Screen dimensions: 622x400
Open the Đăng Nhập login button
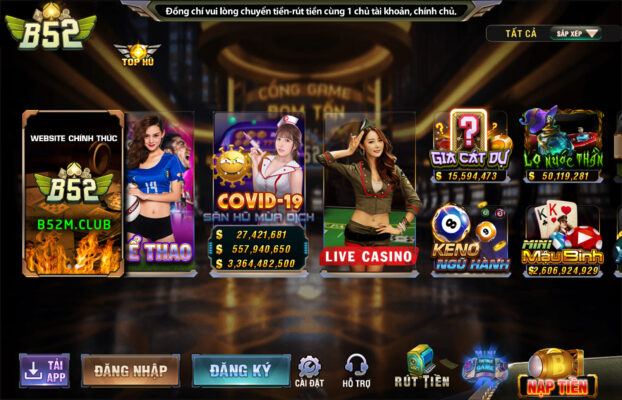(130, 370)
